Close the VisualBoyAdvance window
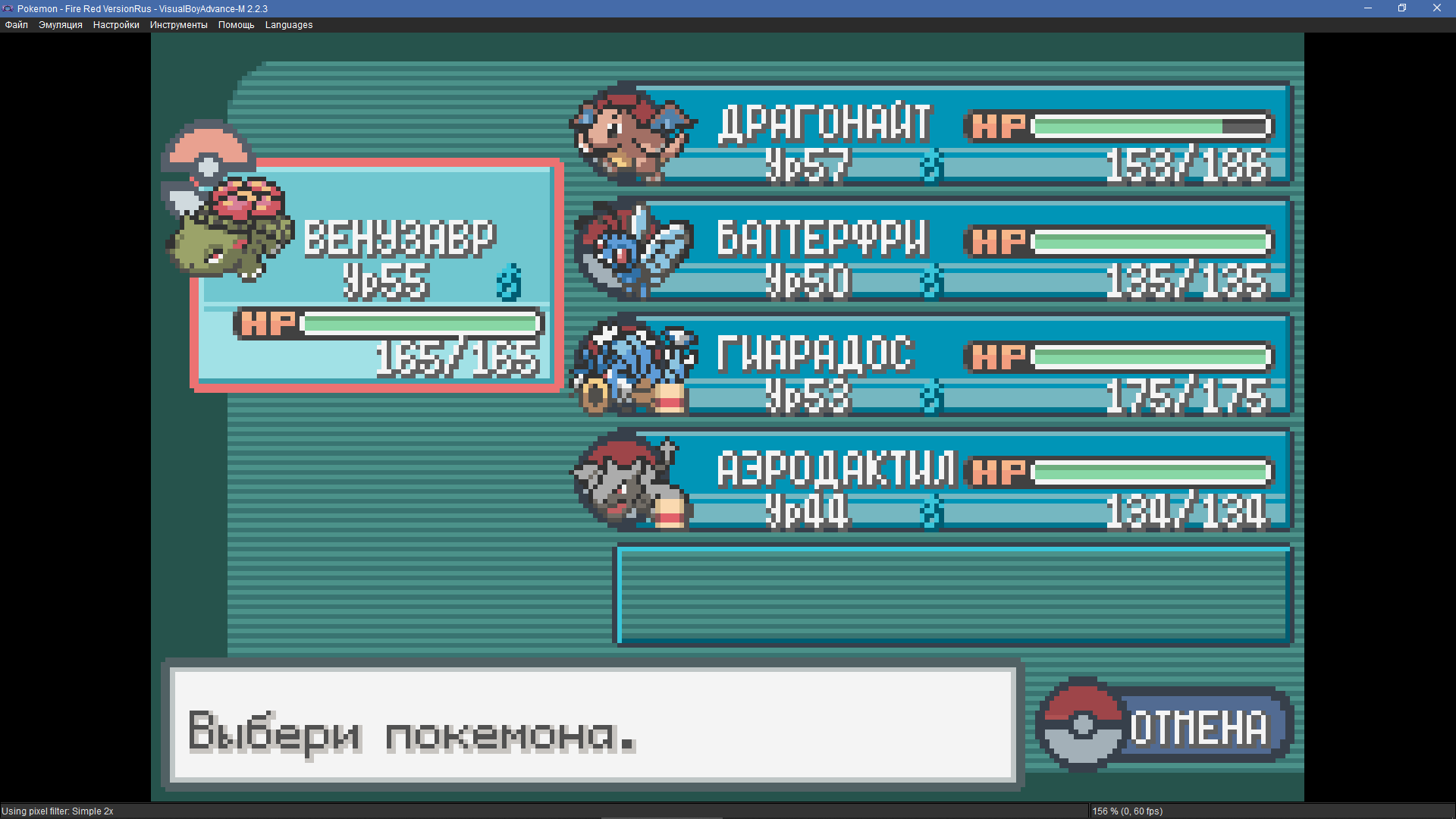1456x819 pixels. pyautogui.click(x=1436, y=8)
